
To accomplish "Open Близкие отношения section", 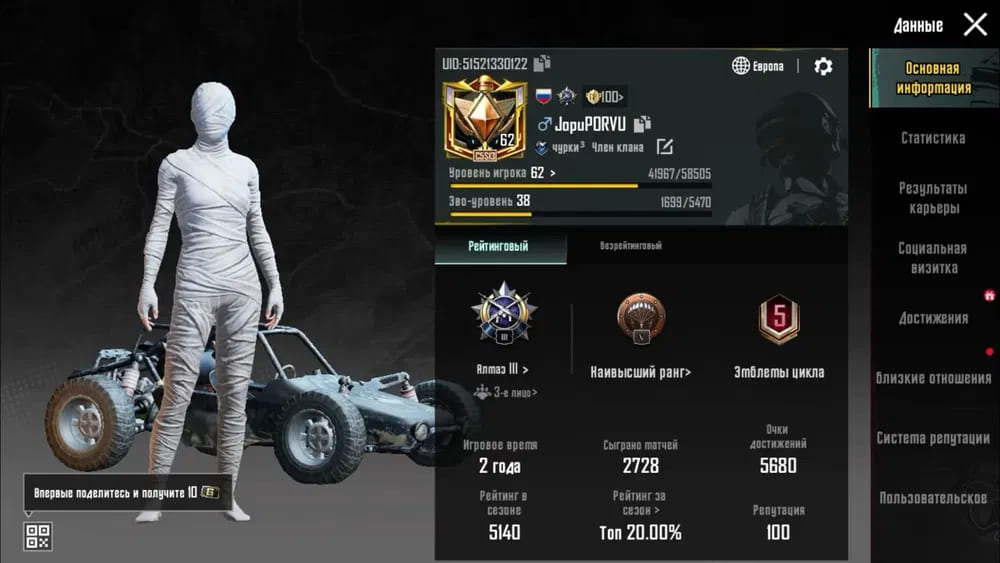I will tap(932, 378).
